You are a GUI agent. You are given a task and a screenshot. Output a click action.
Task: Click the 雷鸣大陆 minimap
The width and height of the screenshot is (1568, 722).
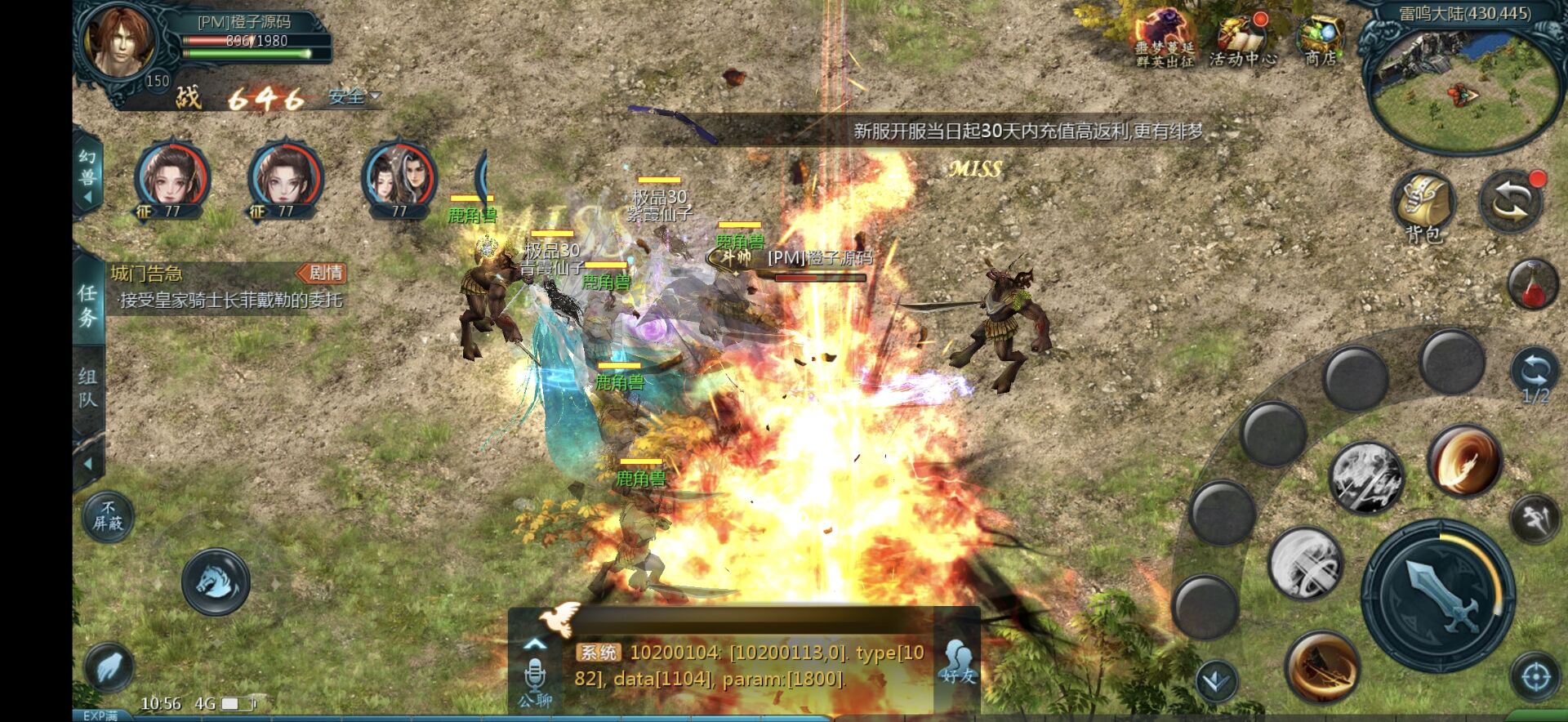click(x=1462, y=82)
